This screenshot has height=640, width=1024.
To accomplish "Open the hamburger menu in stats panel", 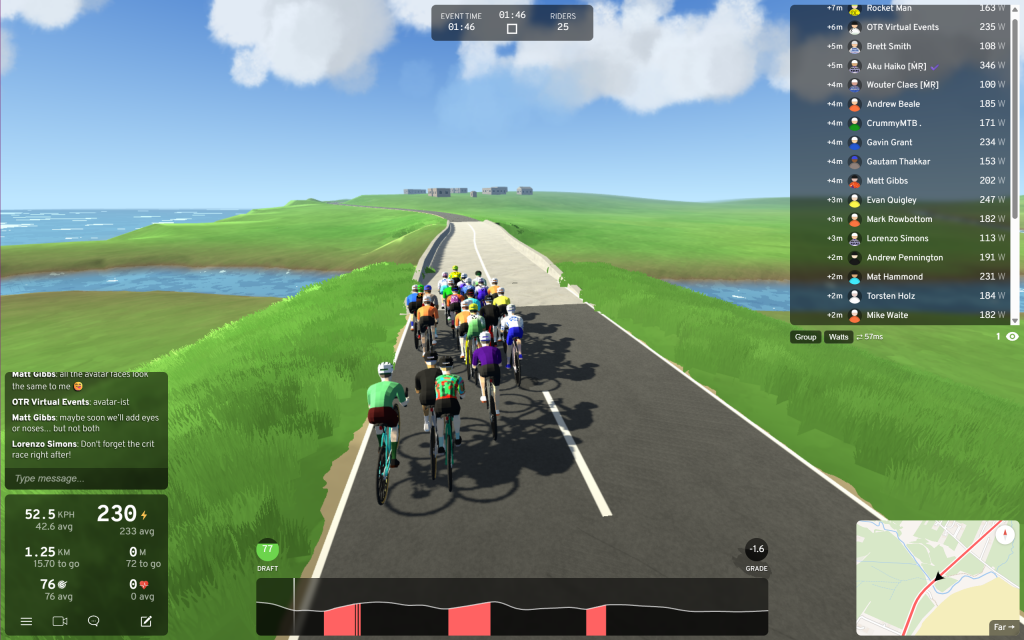I will pyautogui.click(x=26, y=621).
